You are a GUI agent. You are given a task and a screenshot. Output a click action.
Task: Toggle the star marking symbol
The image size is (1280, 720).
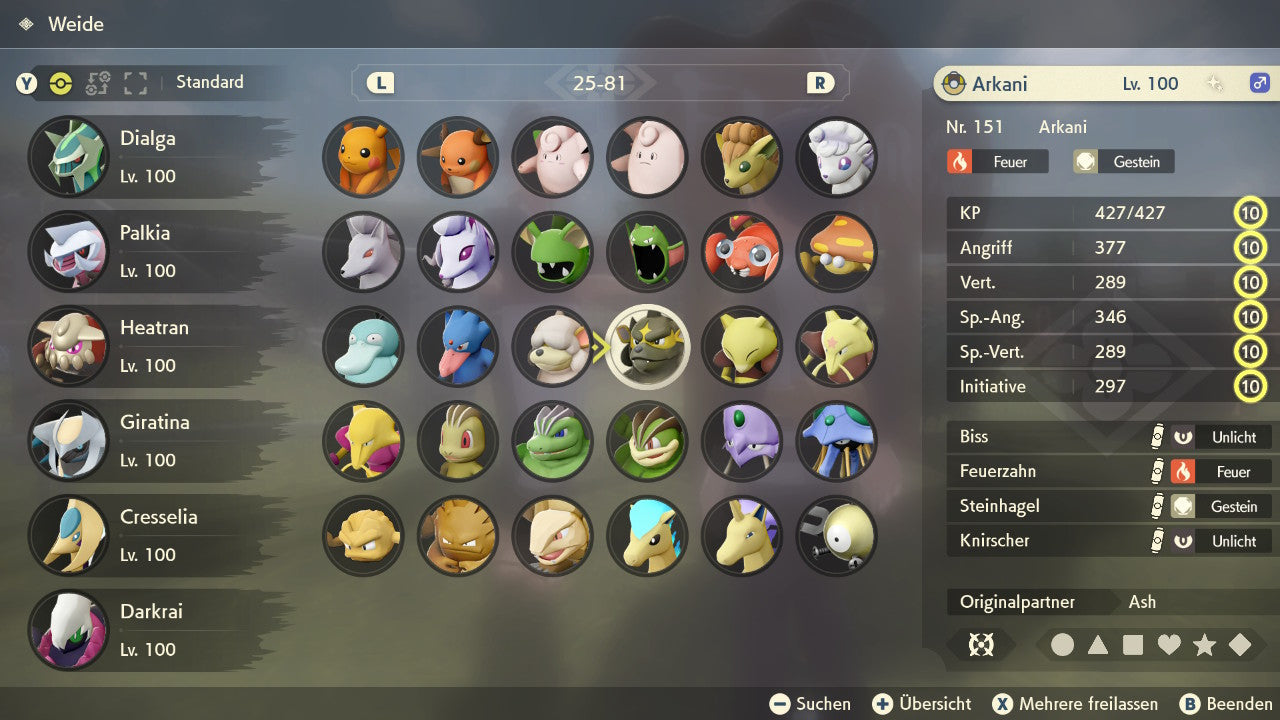pos(1204,645)
